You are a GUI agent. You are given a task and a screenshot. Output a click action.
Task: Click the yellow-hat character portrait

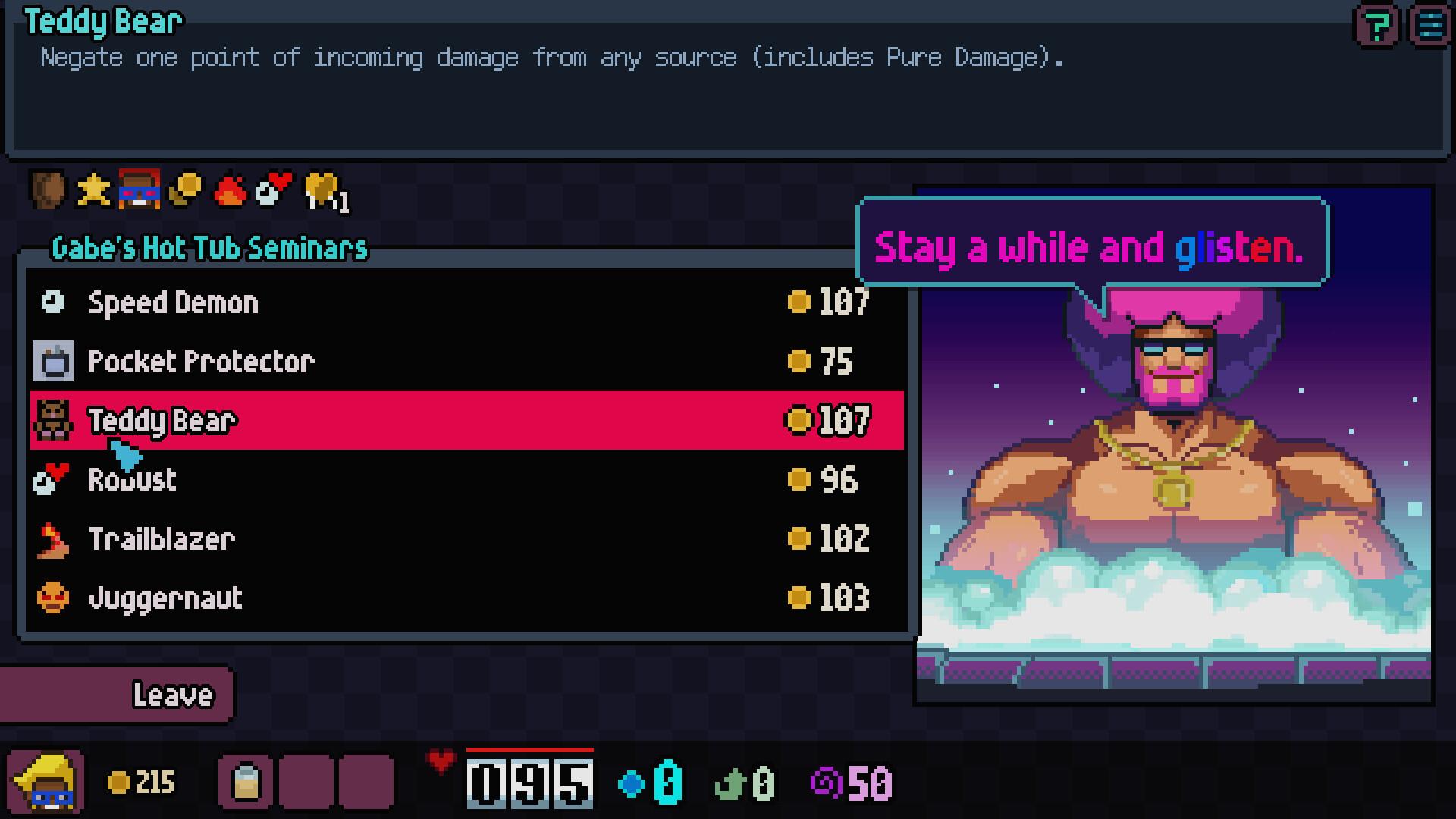tap(45, 782)
